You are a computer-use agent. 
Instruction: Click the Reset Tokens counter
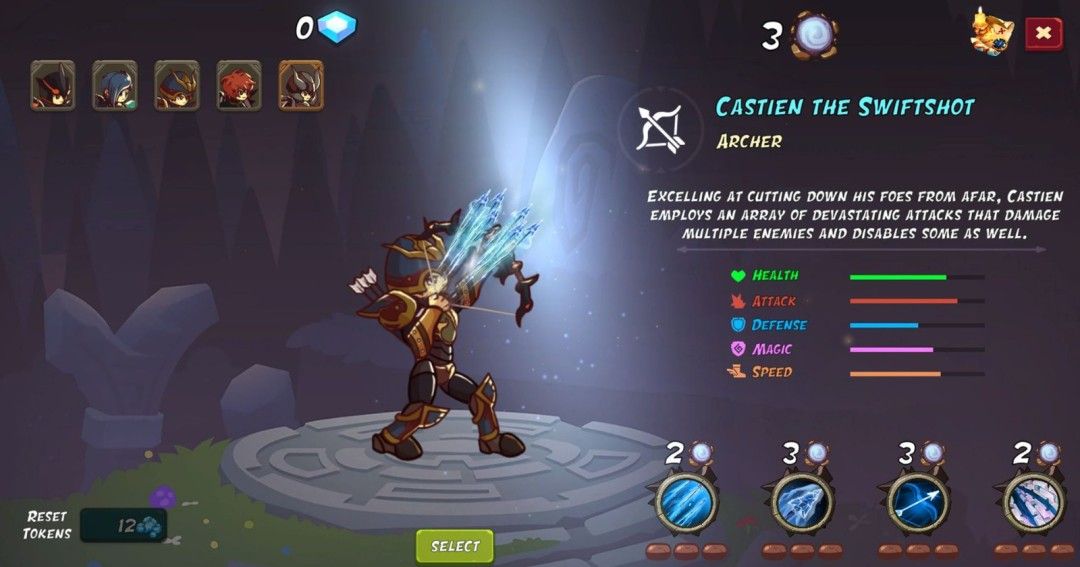[124, 525]
